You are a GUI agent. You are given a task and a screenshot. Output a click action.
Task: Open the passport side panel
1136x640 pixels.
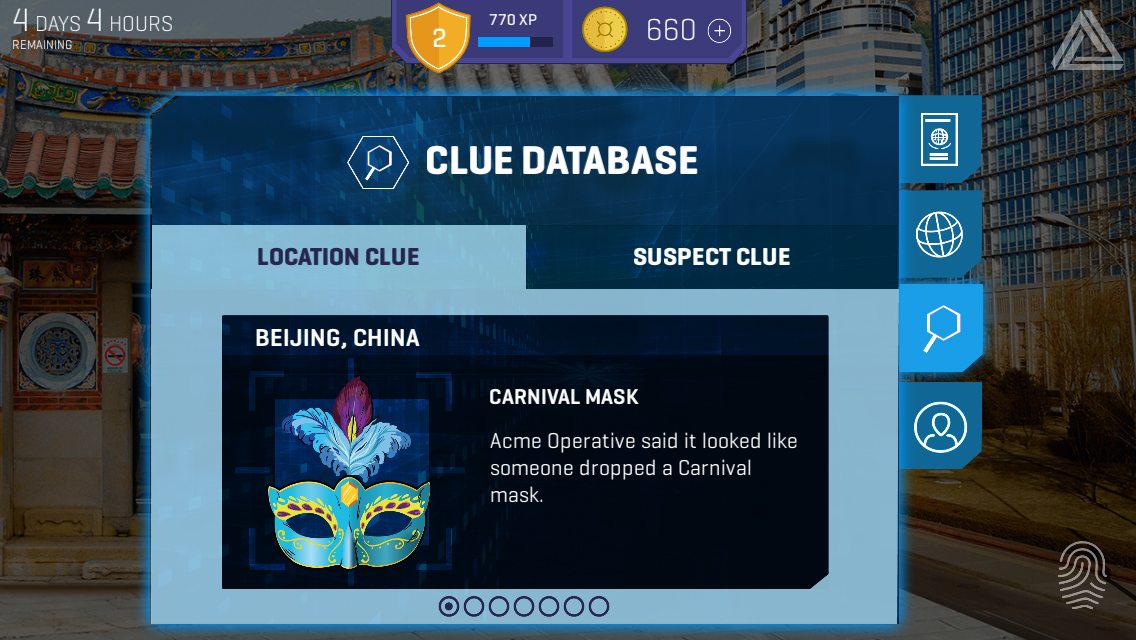click(x=939, y=140)
